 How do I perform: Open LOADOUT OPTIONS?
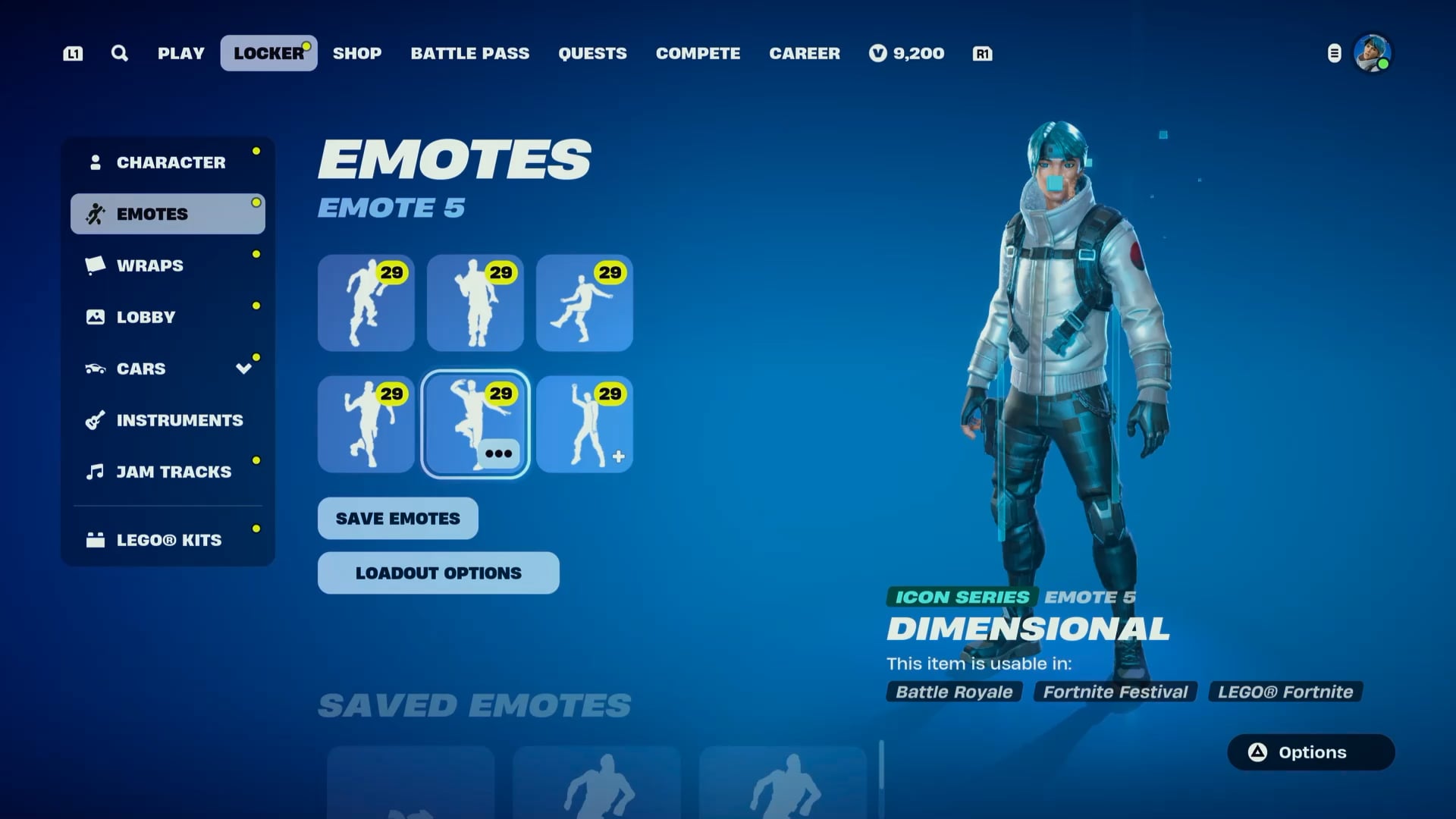pyautogui.click(x=438, y=573)
